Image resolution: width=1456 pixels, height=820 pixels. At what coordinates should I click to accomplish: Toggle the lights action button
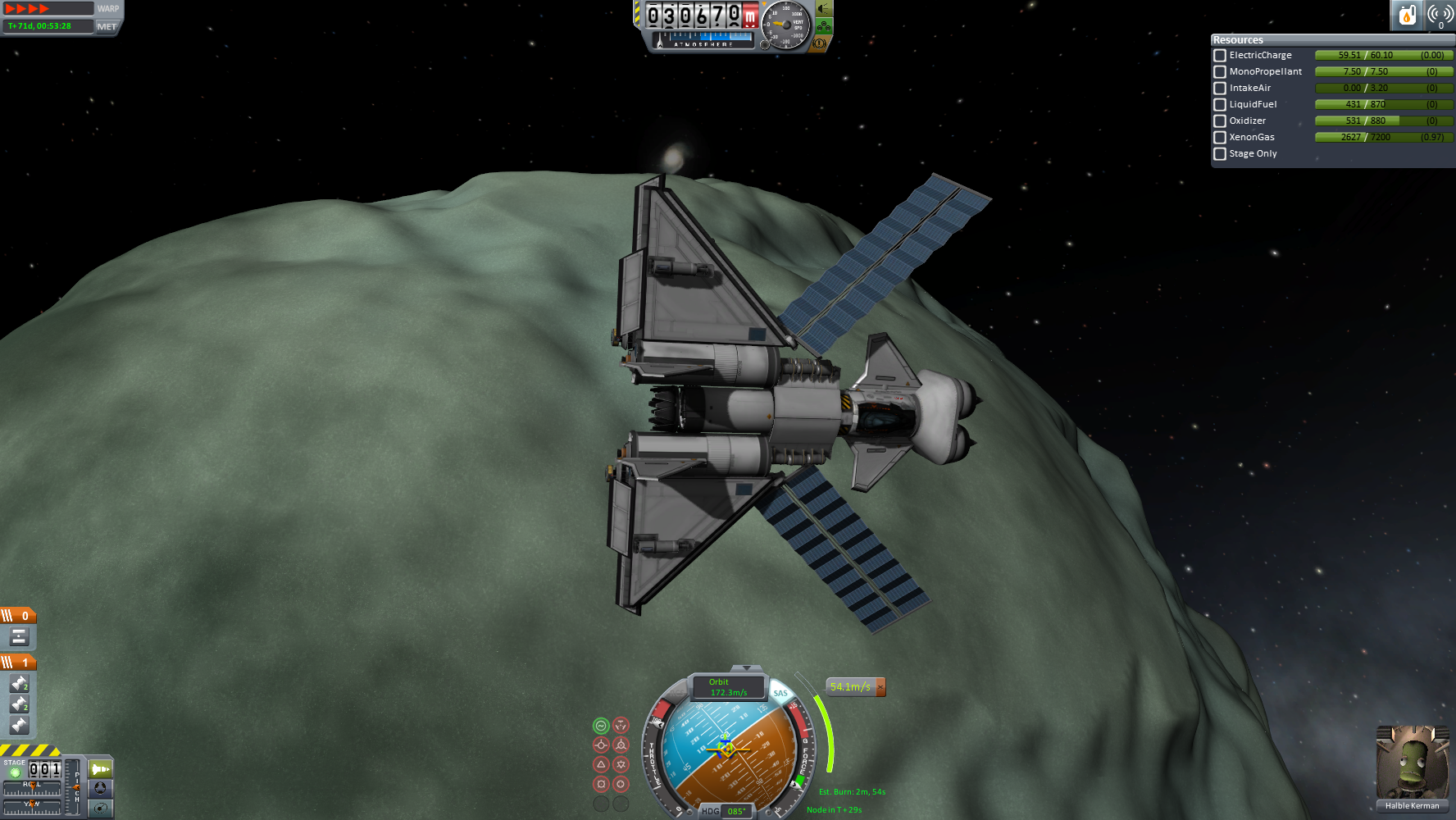[824, 10]
